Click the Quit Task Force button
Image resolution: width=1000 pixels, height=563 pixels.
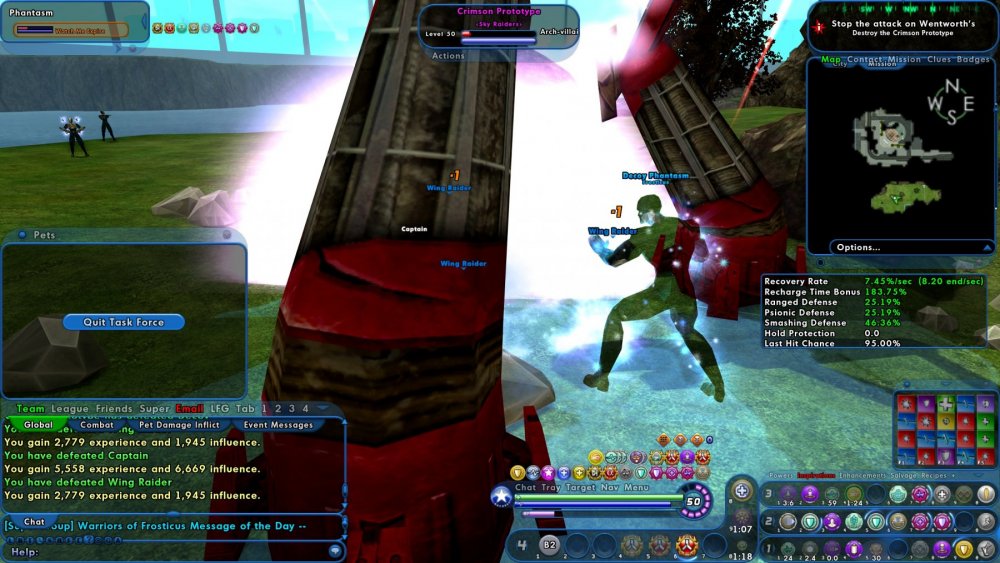[x=123, y=322]
